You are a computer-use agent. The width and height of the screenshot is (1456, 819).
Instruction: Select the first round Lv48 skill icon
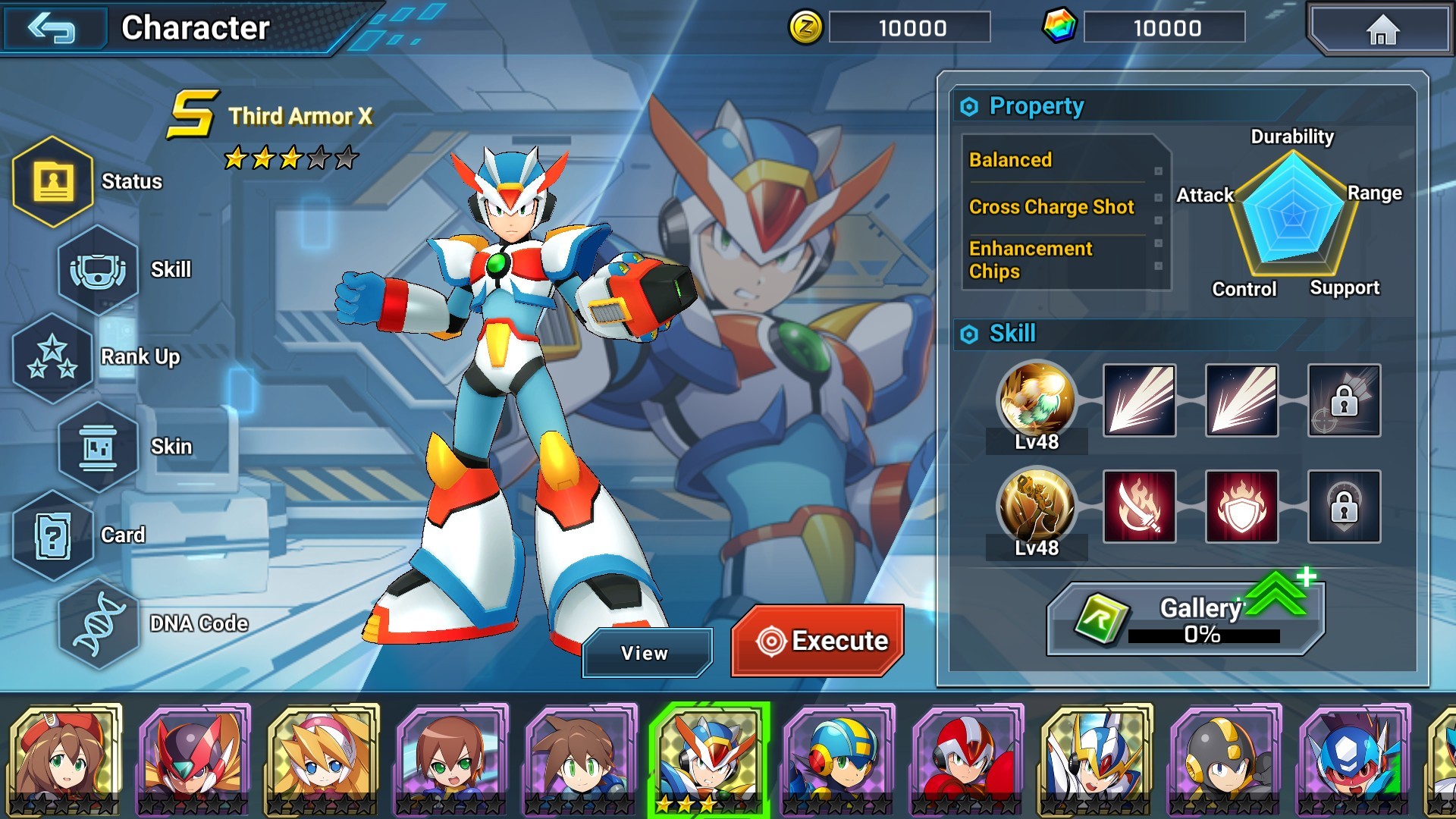1037,400
